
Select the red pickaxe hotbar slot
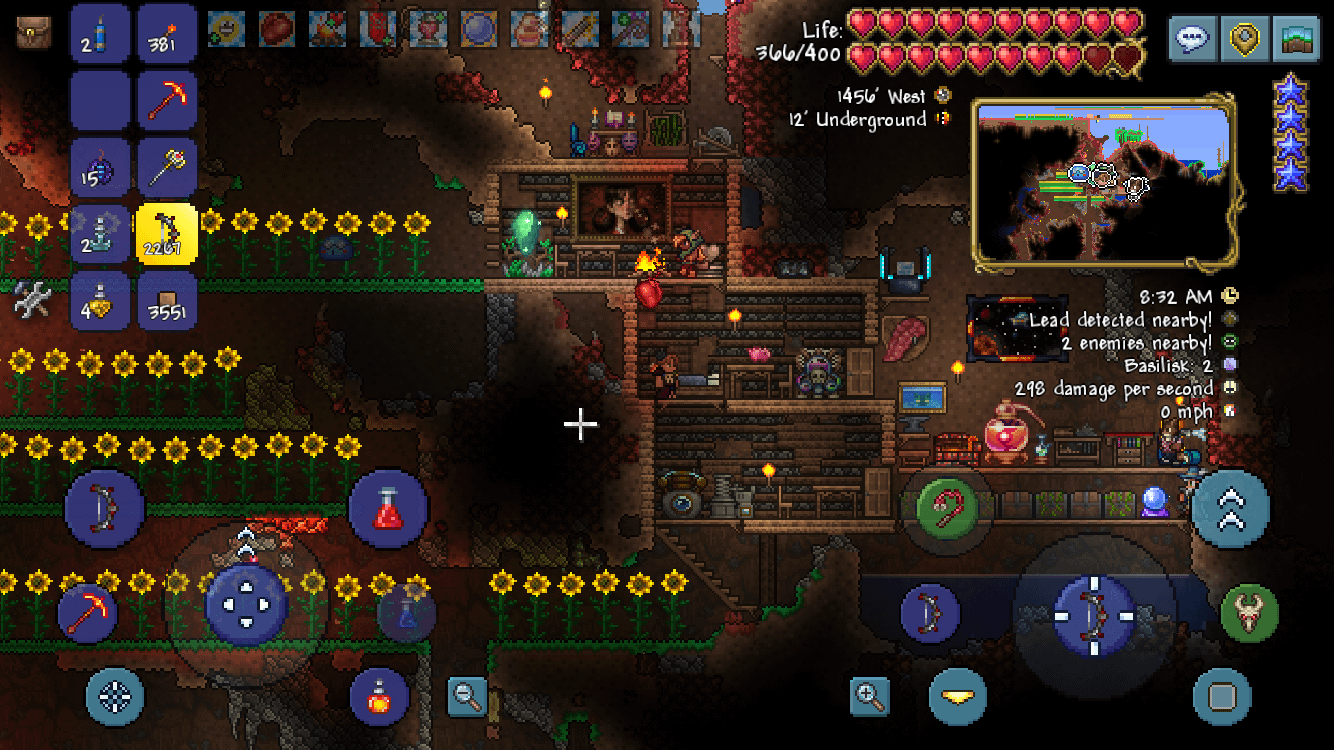click(167, 100)
